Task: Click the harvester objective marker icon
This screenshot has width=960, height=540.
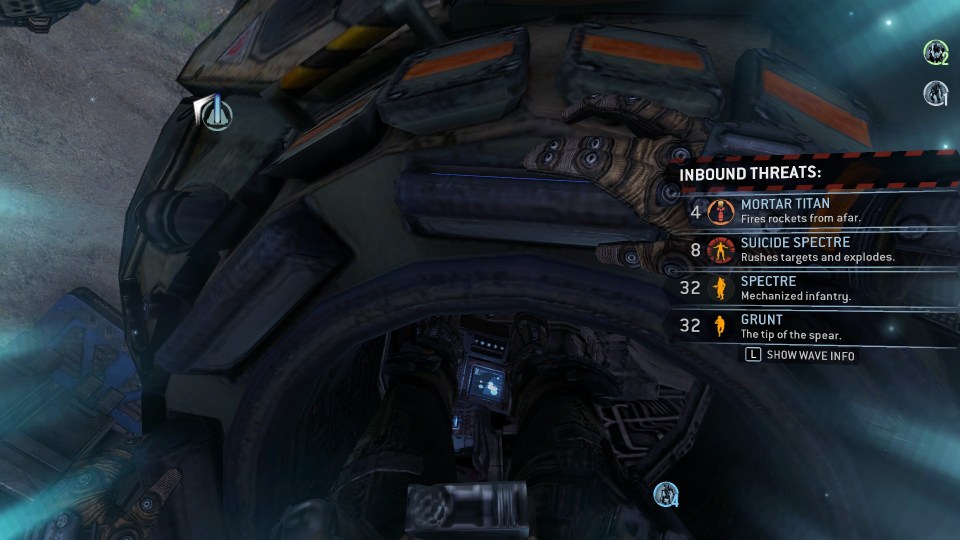Action: point(214,113)
